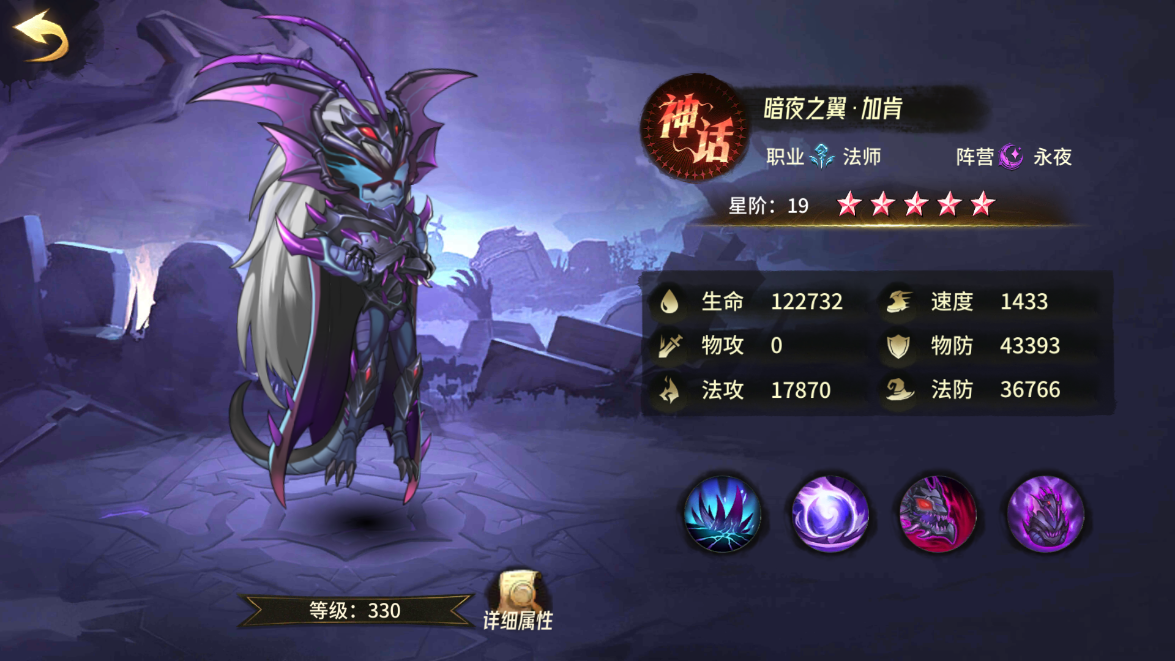
Task: Go back using the golden arrow
Action: click(x=40, y=36)
